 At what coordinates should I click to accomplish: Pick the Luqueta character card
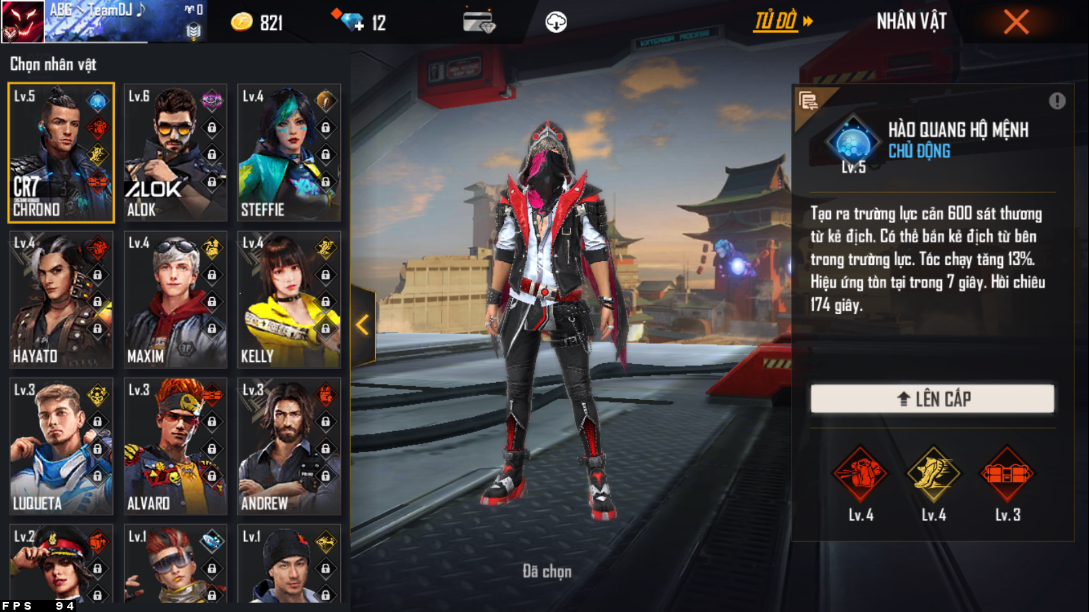[61, 446]
